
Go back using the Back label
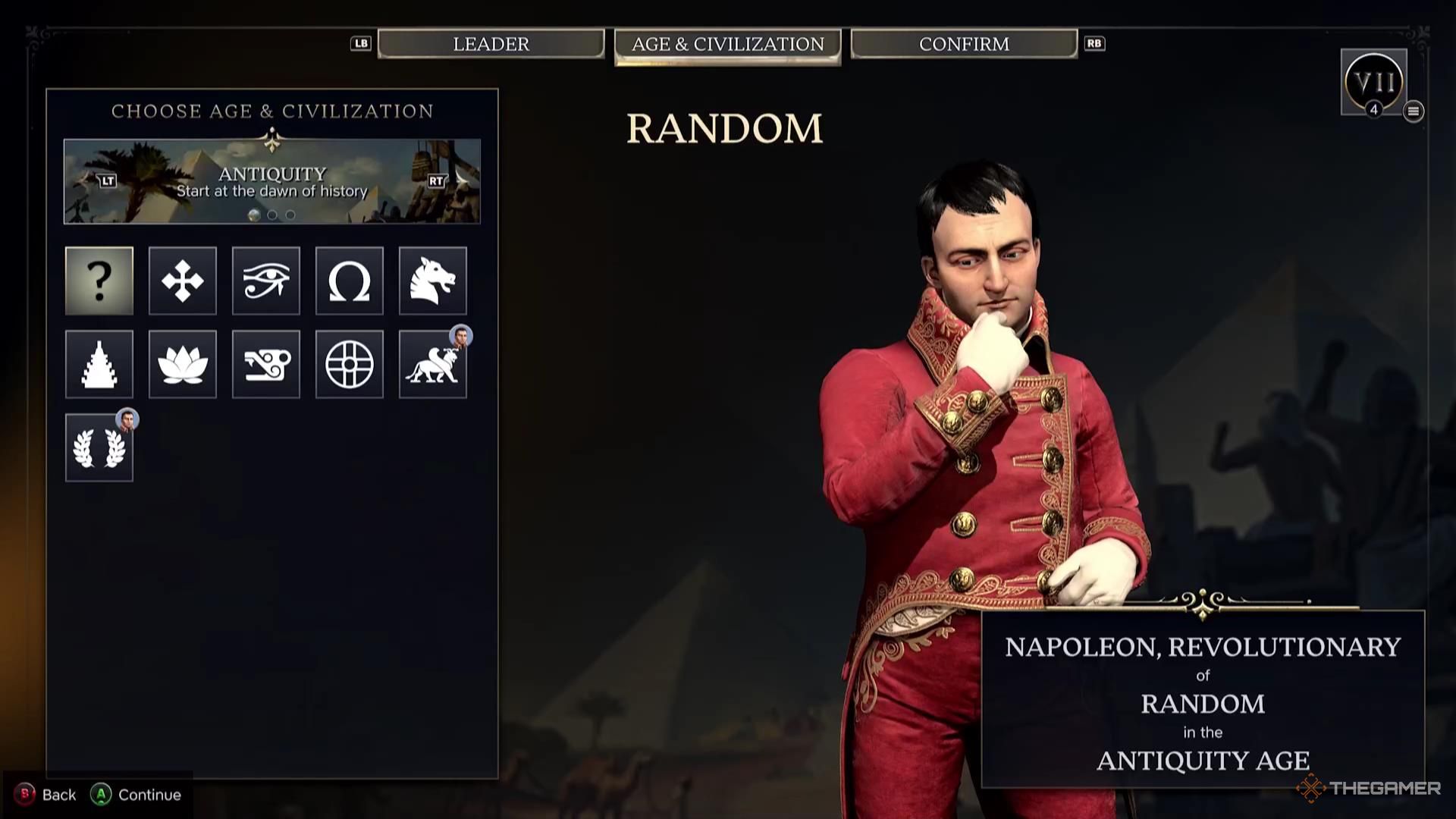(x=58, y=795)
